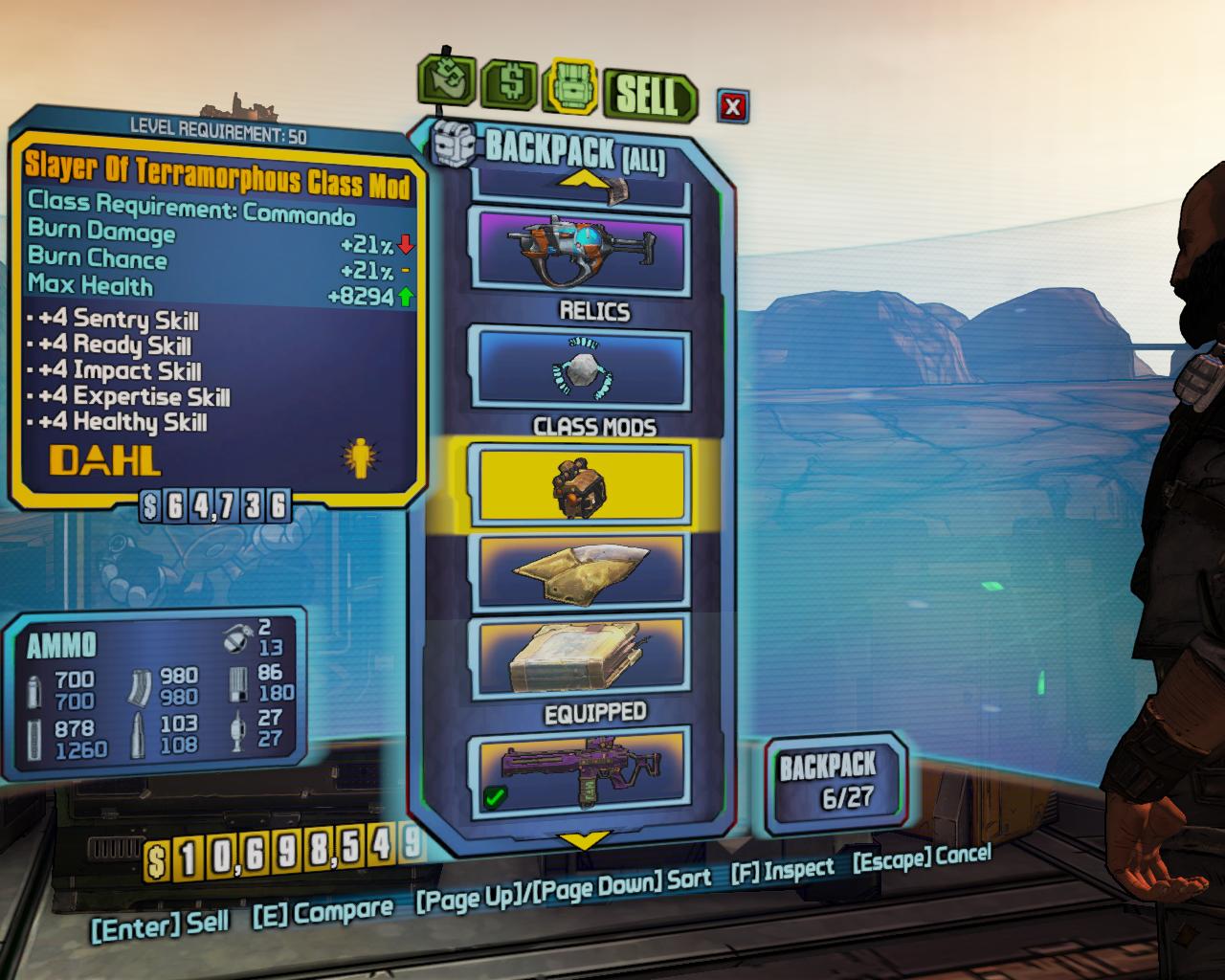Select the backpack icon tab
The height and width of the screenshot is (980, 1225).
(571, 87)
